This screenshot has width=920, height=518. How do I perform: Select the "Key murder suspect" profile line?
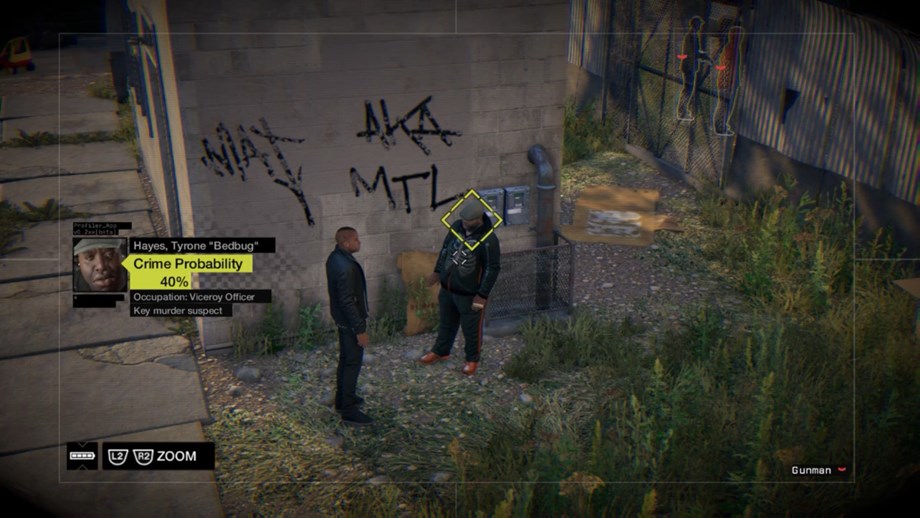coord(181,311)
